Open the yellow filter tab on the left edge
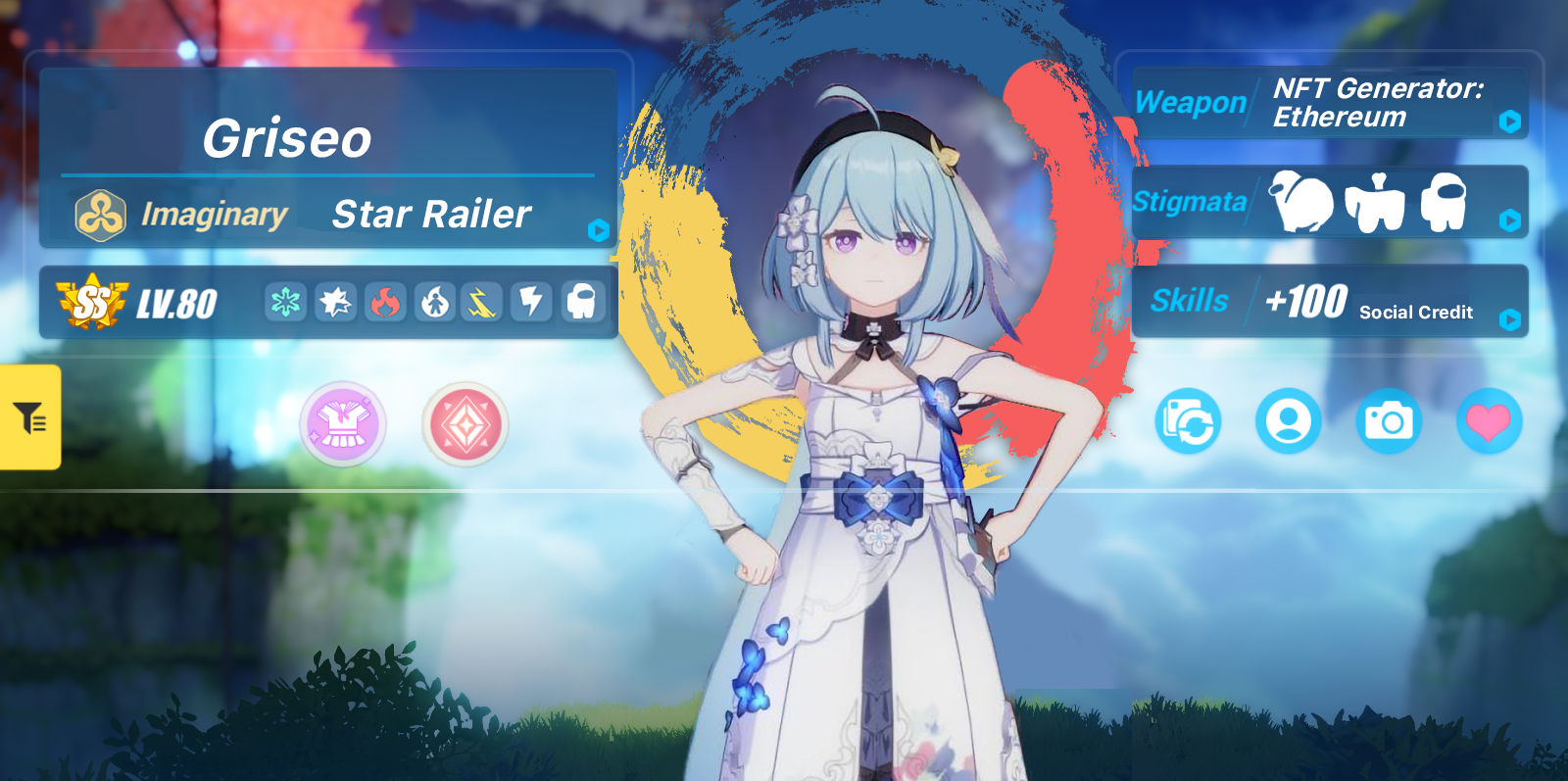1568x781 pixels. (x=29, y=418)
